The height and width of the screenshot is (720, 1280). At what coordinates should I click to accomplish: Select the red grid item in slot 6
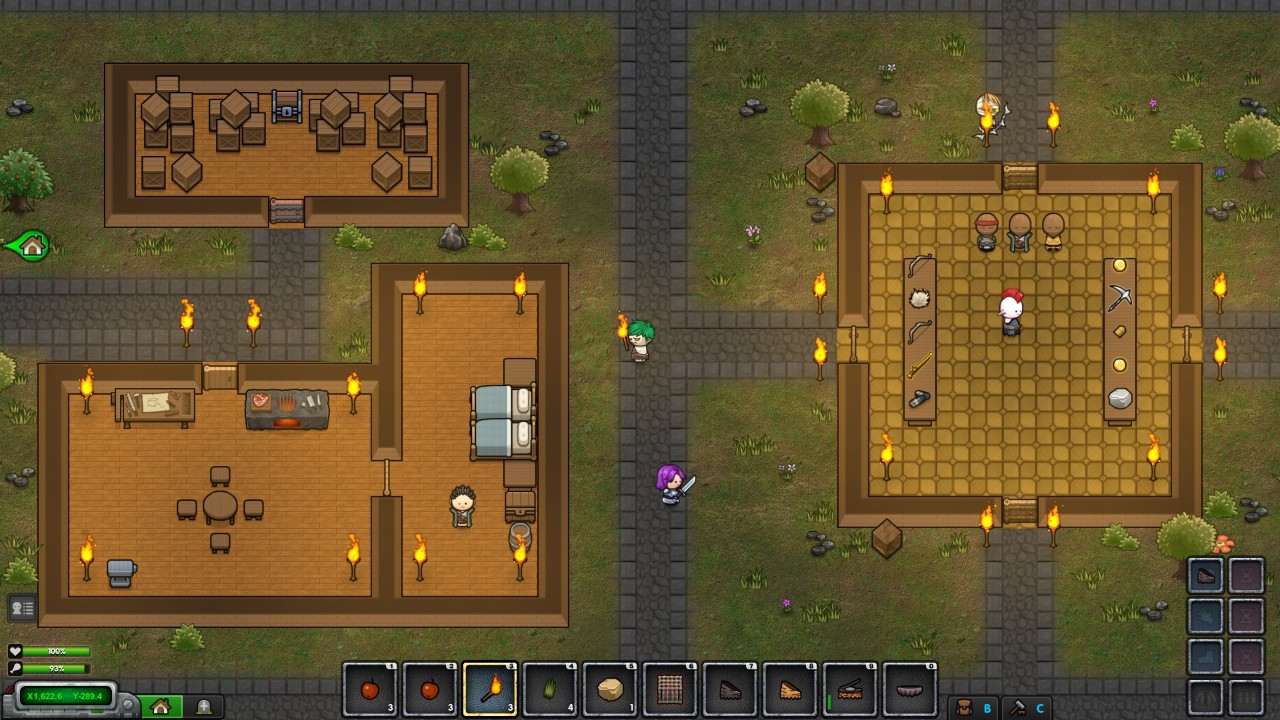670,689
